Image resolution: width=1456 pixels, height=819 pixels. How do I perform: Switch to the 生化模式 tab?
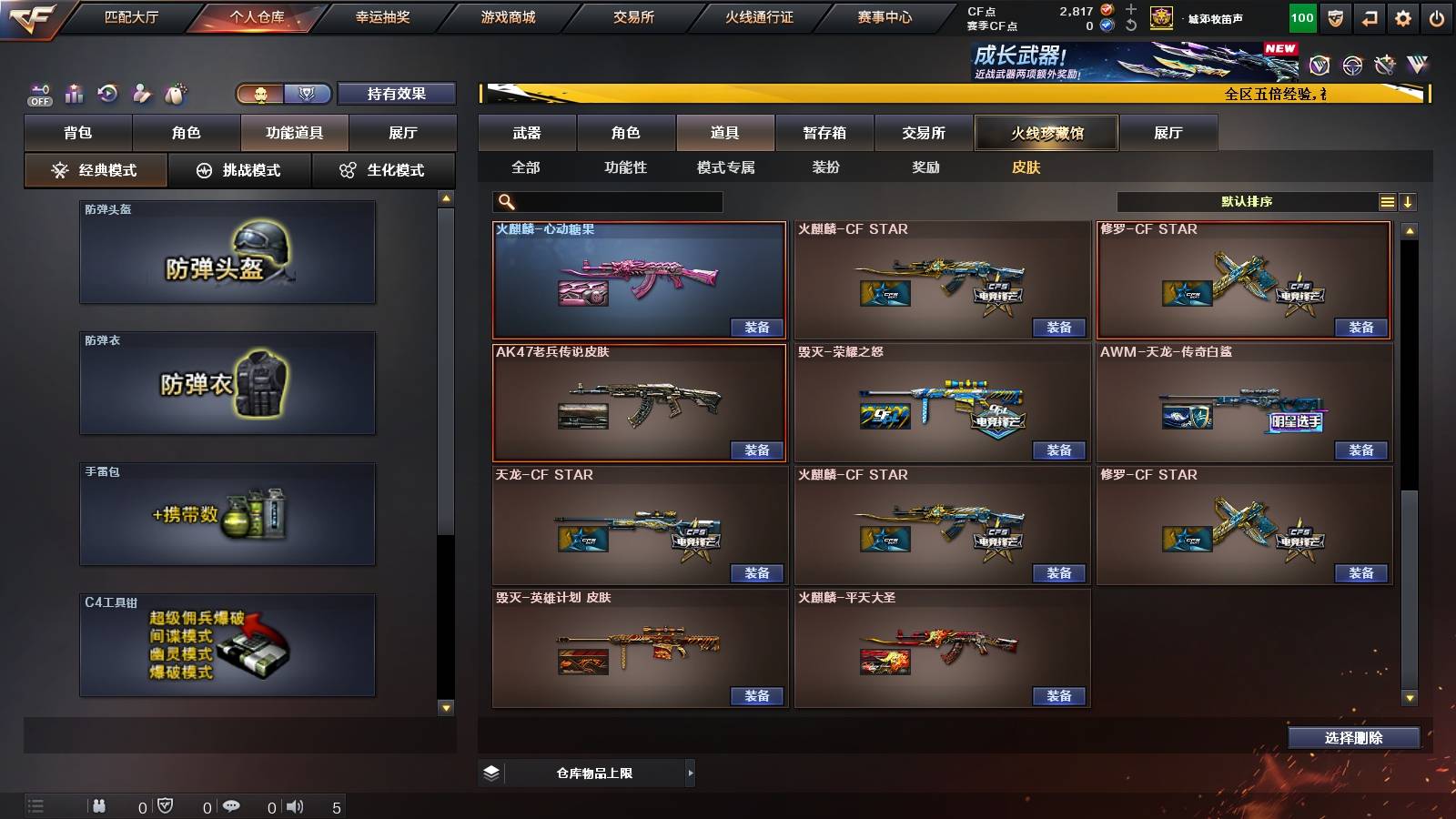pyautogui.click(x=383, y=169)
